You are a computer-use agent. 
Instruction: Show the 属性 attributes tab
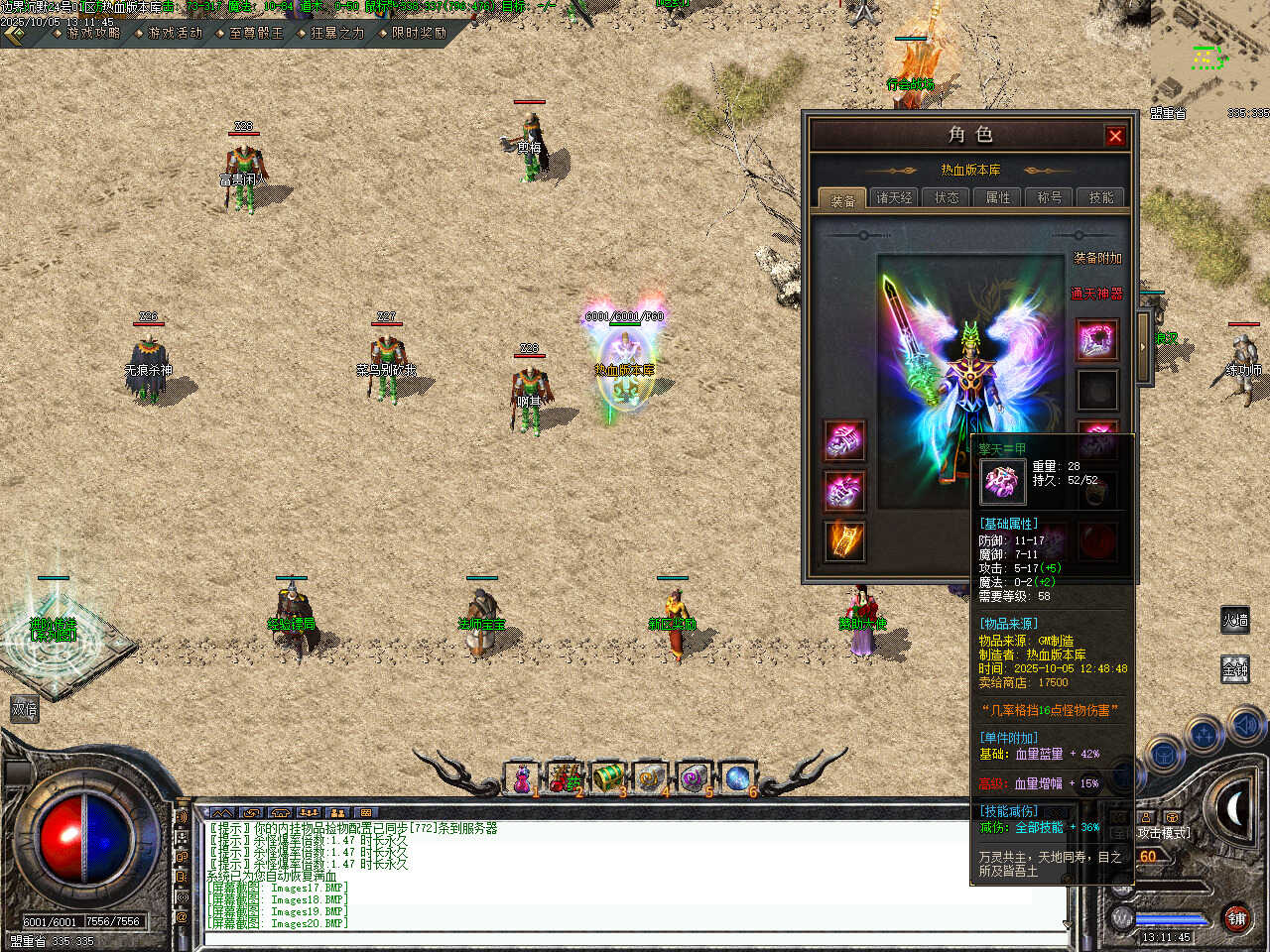(x=998, y=198)
